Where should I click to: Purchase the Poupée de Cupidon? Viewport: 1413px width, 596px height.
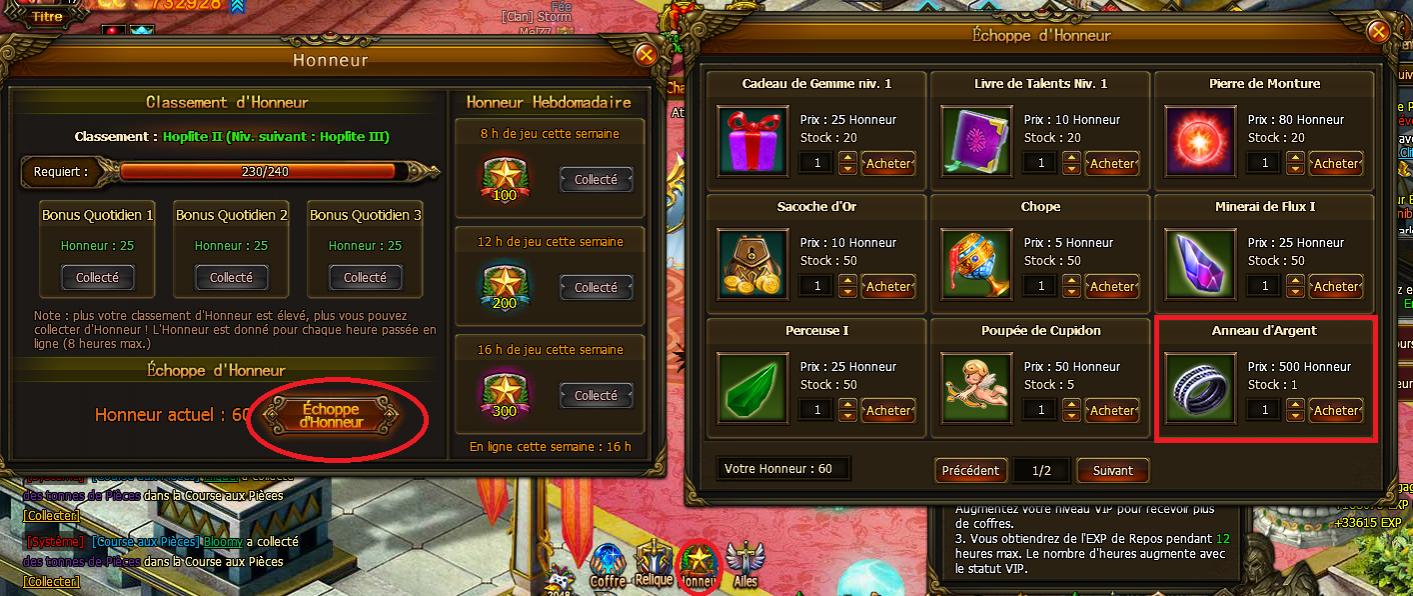click(x=1112, y=410)
